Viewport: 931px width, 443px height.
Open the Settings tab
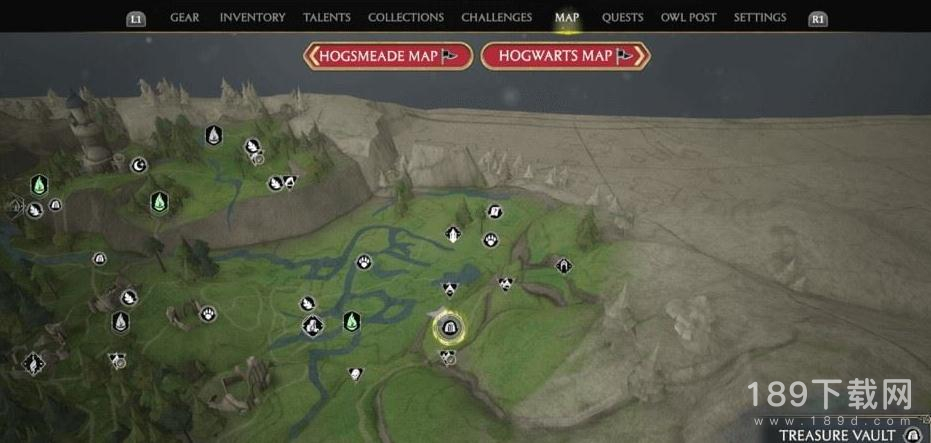click(760, 17)
